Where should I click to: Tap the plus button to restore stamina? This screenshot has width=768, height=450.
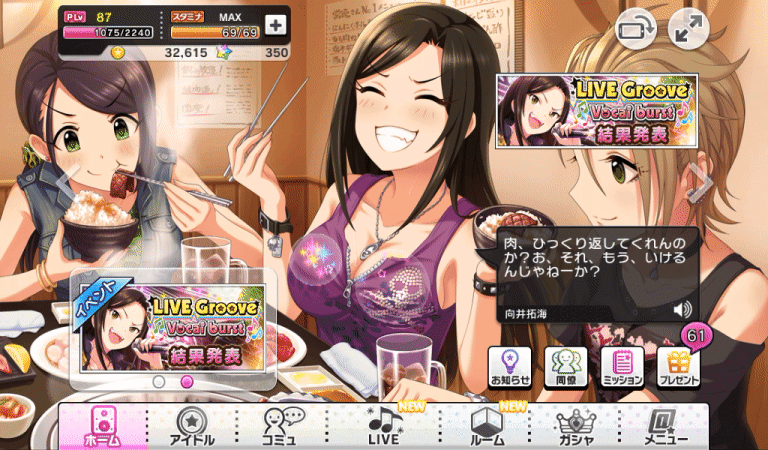point(275,24)
